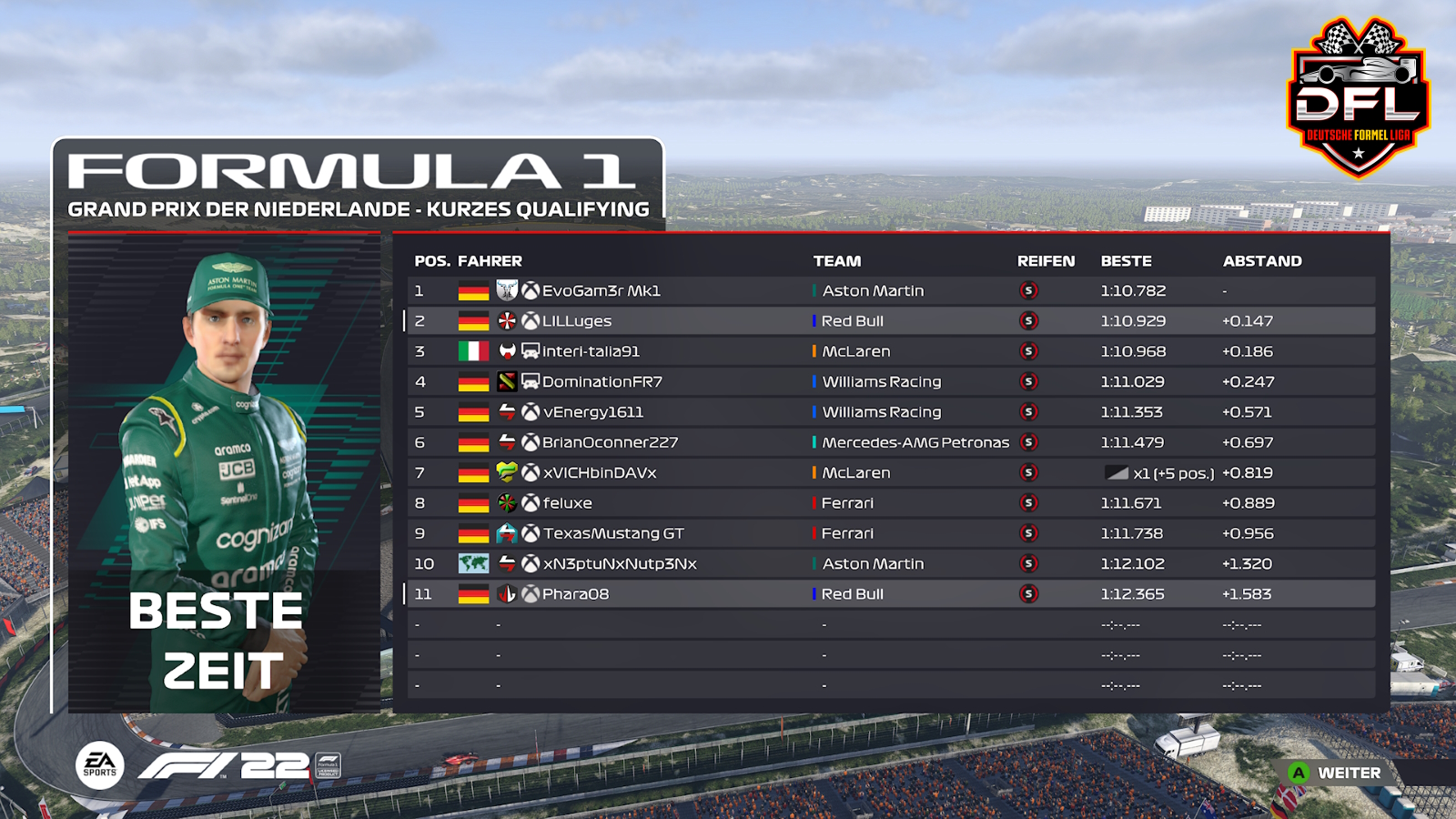Select xN3ptuNxNutp3Nx in position 10
Image resolution: width=1456 pixels, height=819 pixels.
pos(620,564)
